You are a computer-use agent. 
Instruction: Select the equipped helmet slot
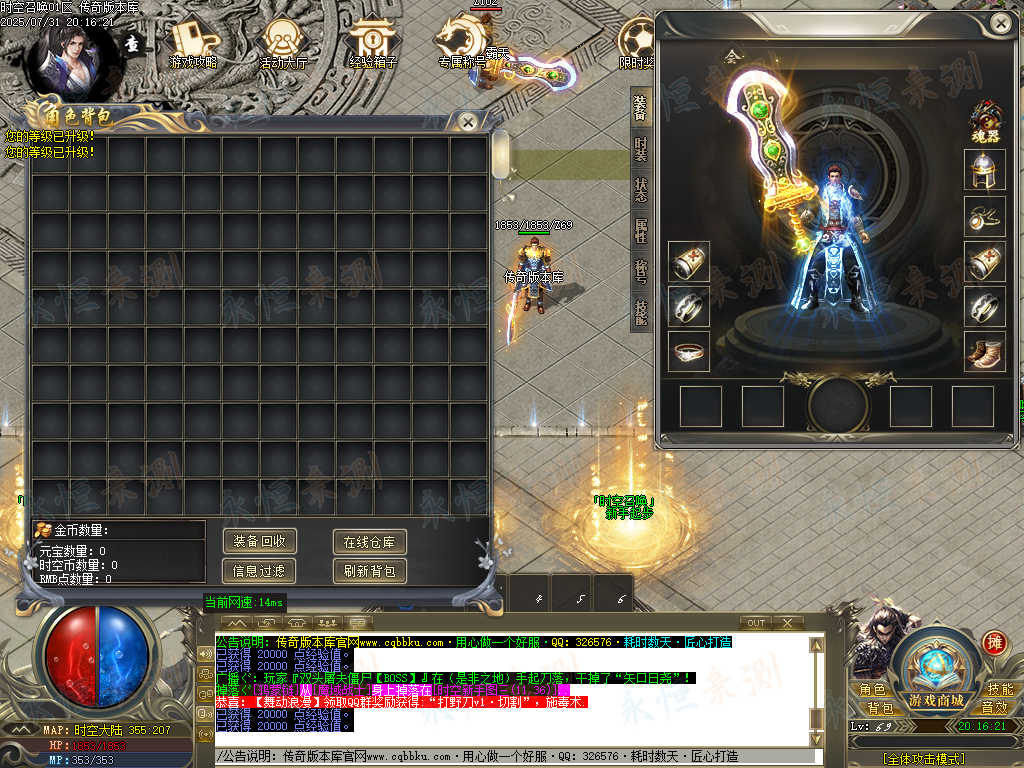[x=984, y=170]
